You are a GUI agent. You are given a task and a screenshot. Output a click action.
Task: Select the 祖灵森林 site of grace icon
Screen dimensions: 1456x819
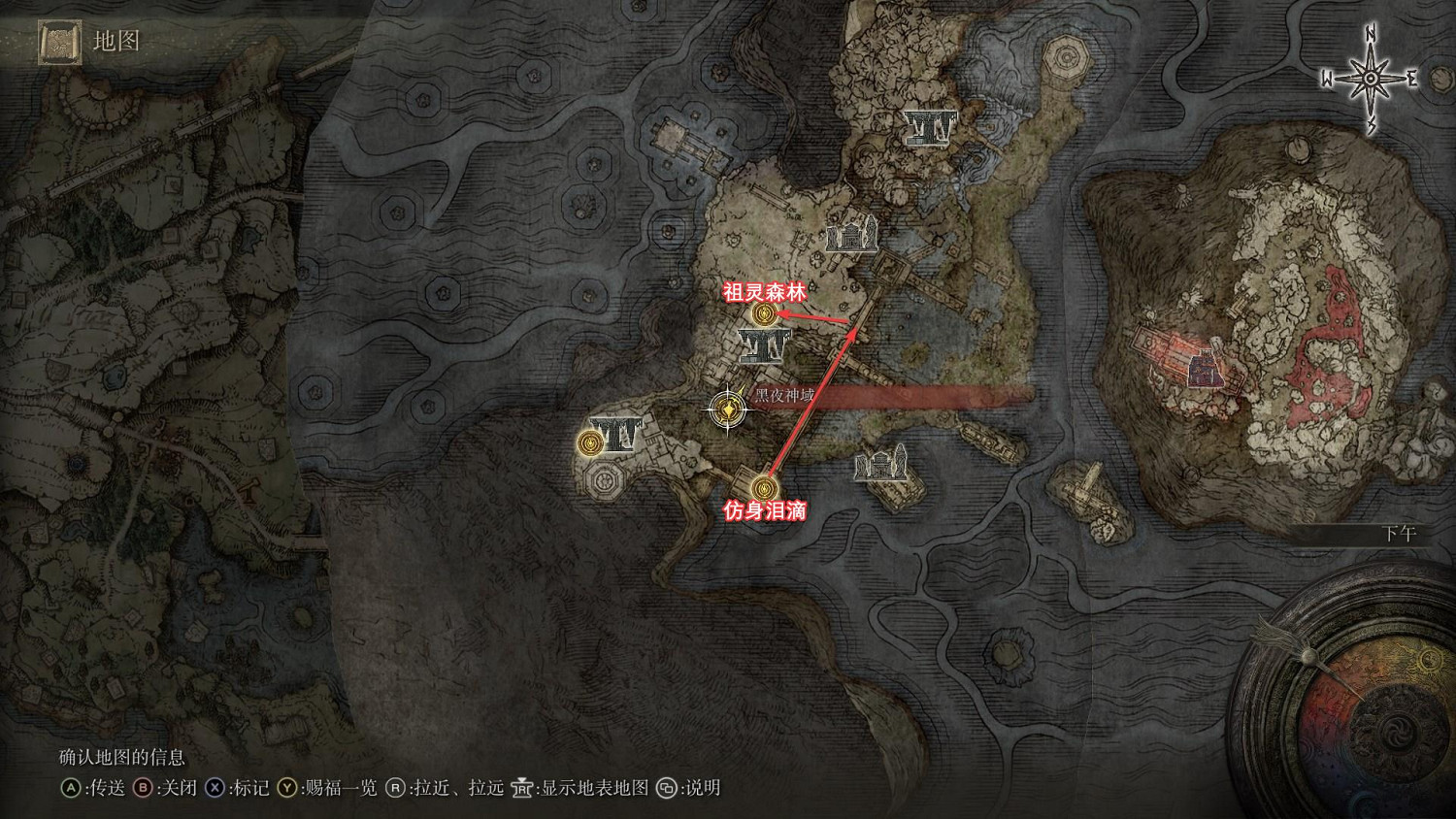[763, 313]
